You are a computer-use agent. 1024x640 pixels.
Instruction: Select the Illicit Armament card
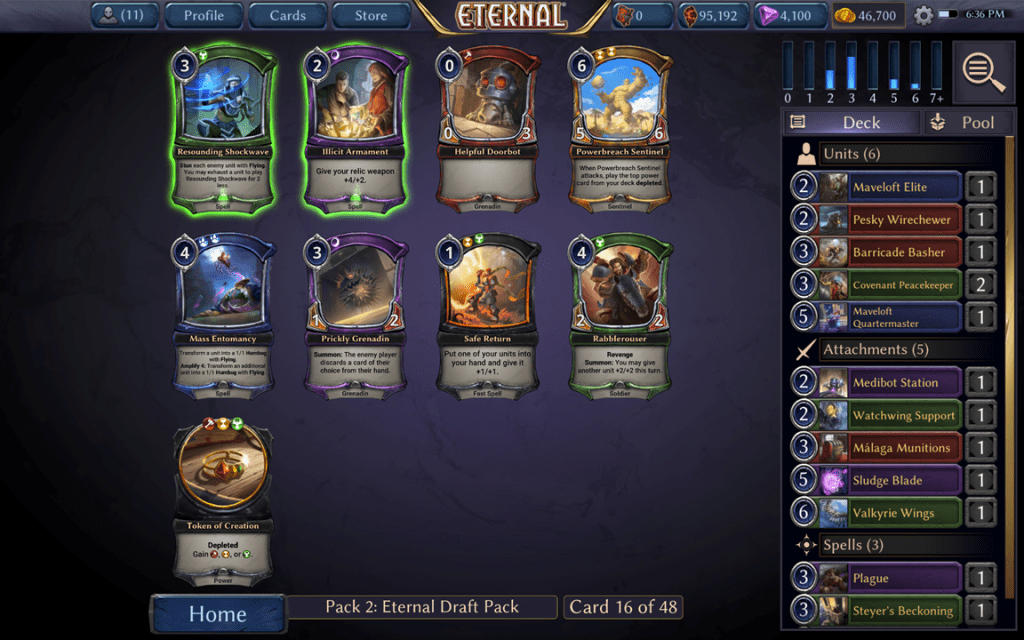[x=356, y=128]
